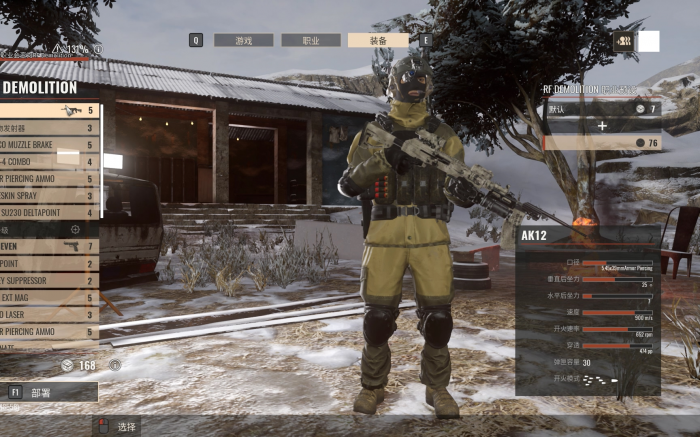700x437 pixels.
Task: Select the 装备 tab
Action: point(378,41)
